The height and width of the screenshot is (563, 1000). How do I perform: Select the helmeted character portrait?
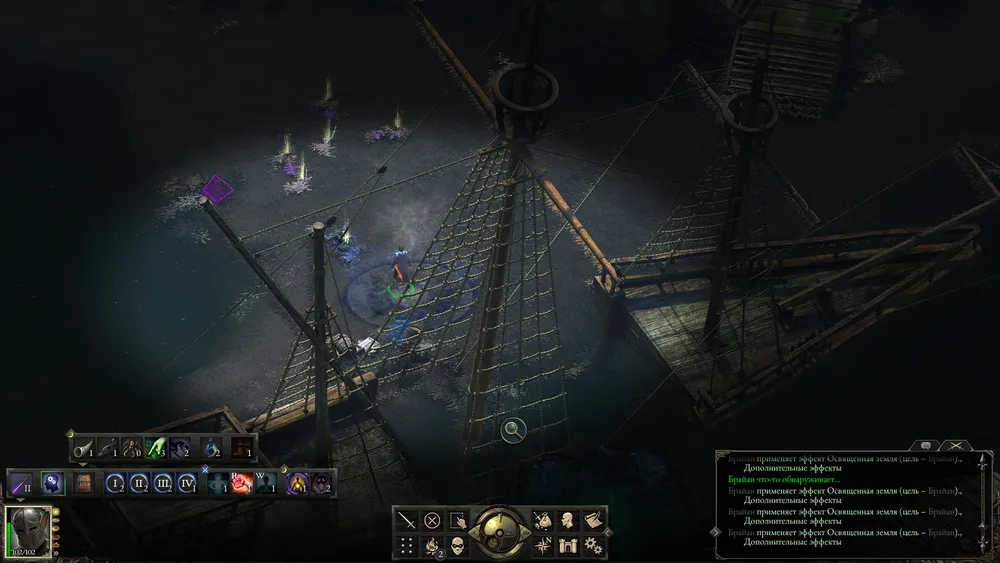(x=28, y=531)
